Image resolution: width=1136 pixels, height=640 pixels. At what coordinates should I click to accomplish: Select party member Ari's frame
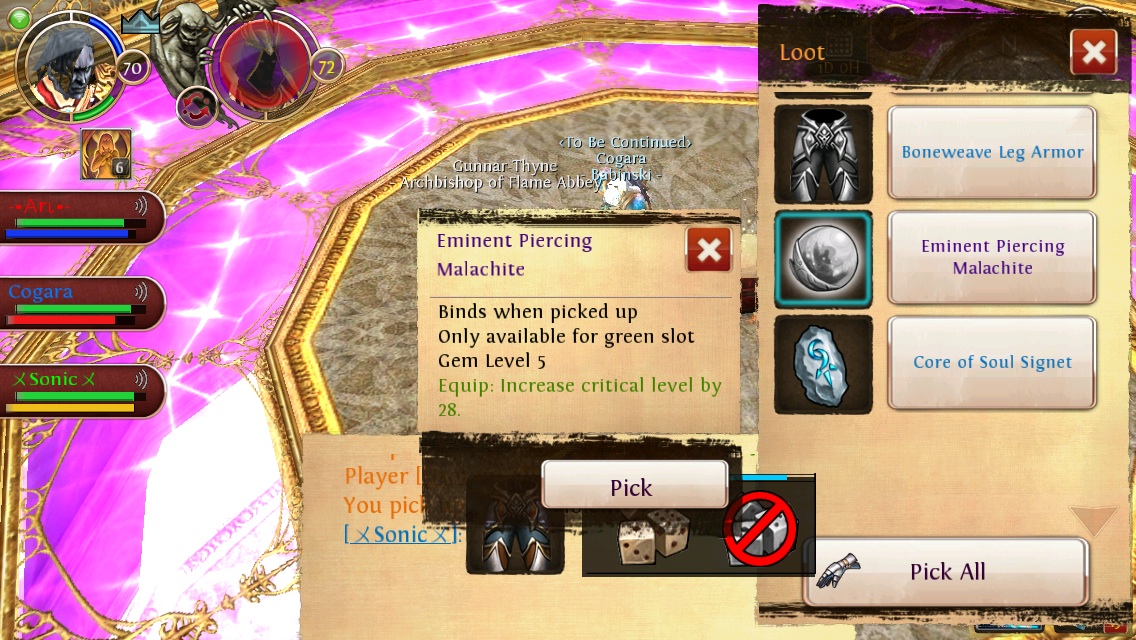tap(80, 216)
